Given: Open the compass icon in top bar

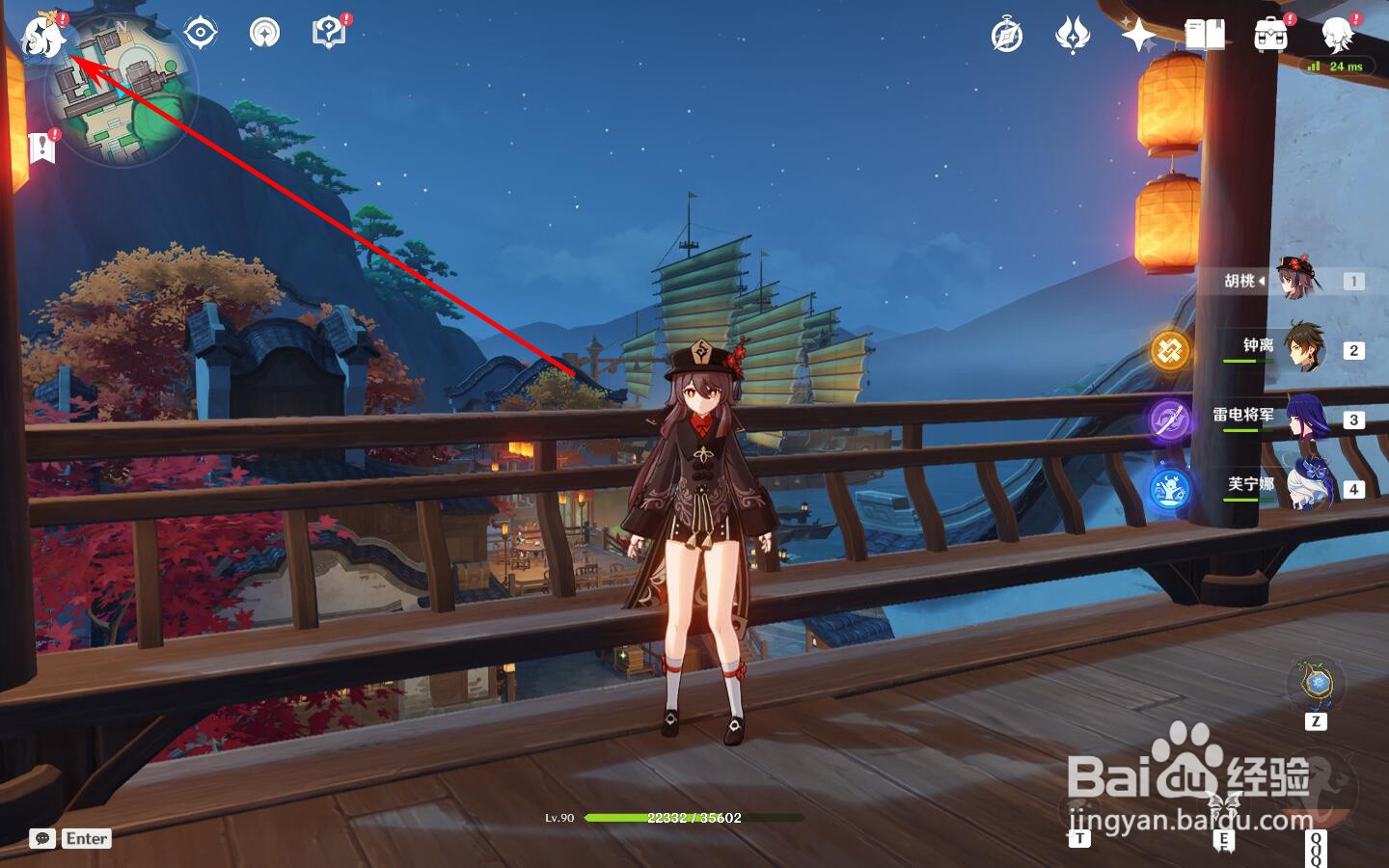Looking at the screenshot, I should coord(1006,37).
